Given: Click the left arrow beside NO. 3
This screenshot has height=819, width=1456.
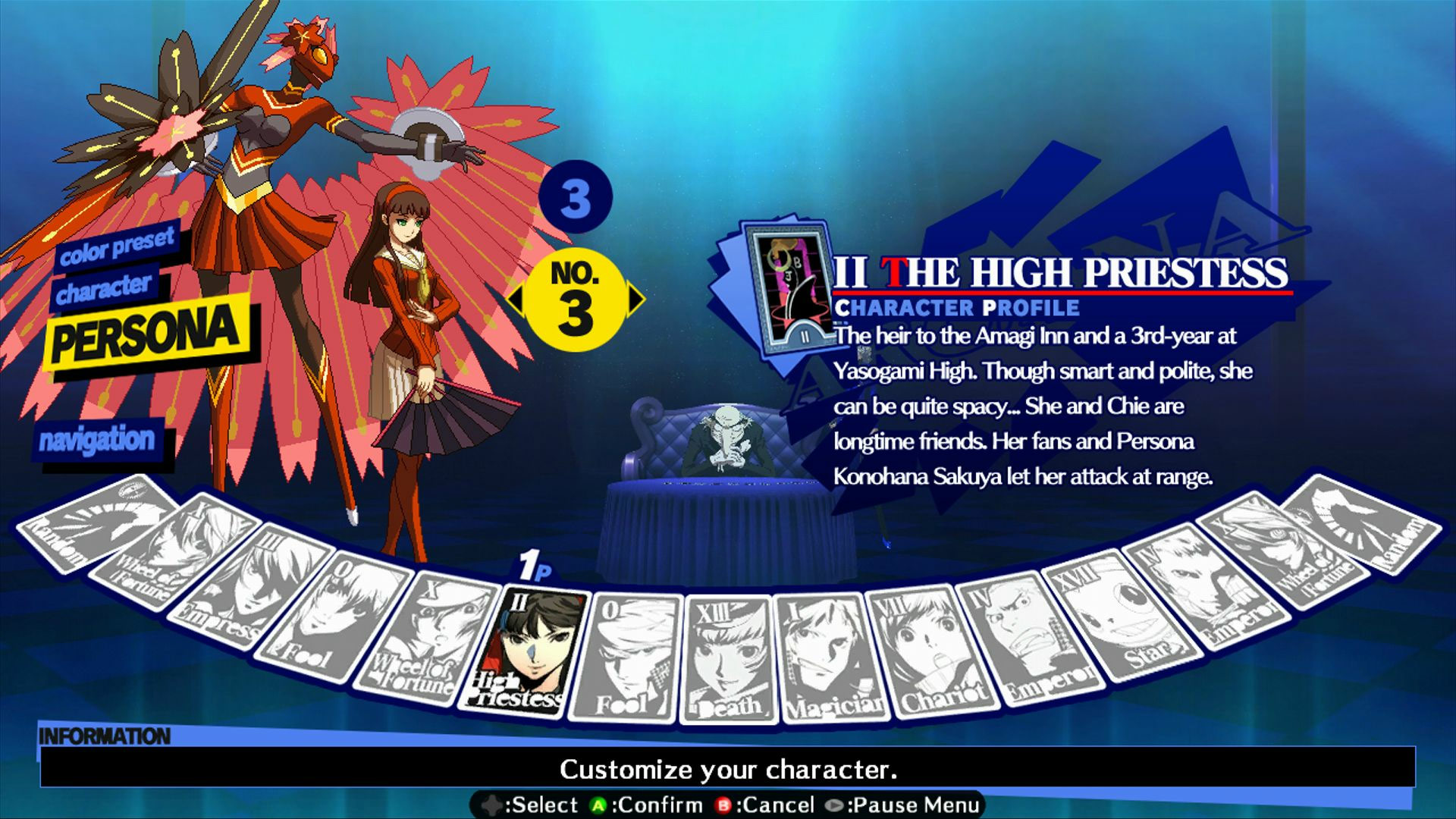Looking at the screenshot, I should pyautogui.click(x=519, y=298).
